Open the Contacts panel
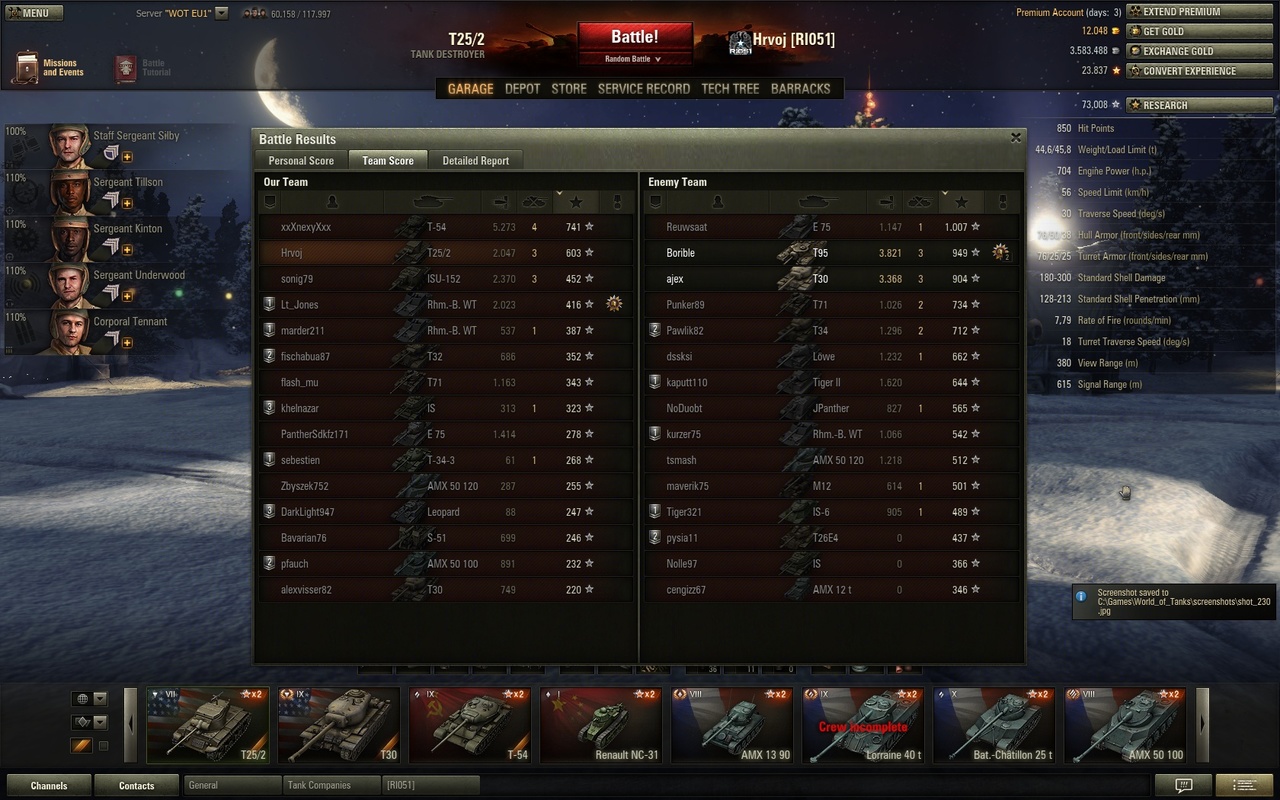 click(x=137, y=785)
